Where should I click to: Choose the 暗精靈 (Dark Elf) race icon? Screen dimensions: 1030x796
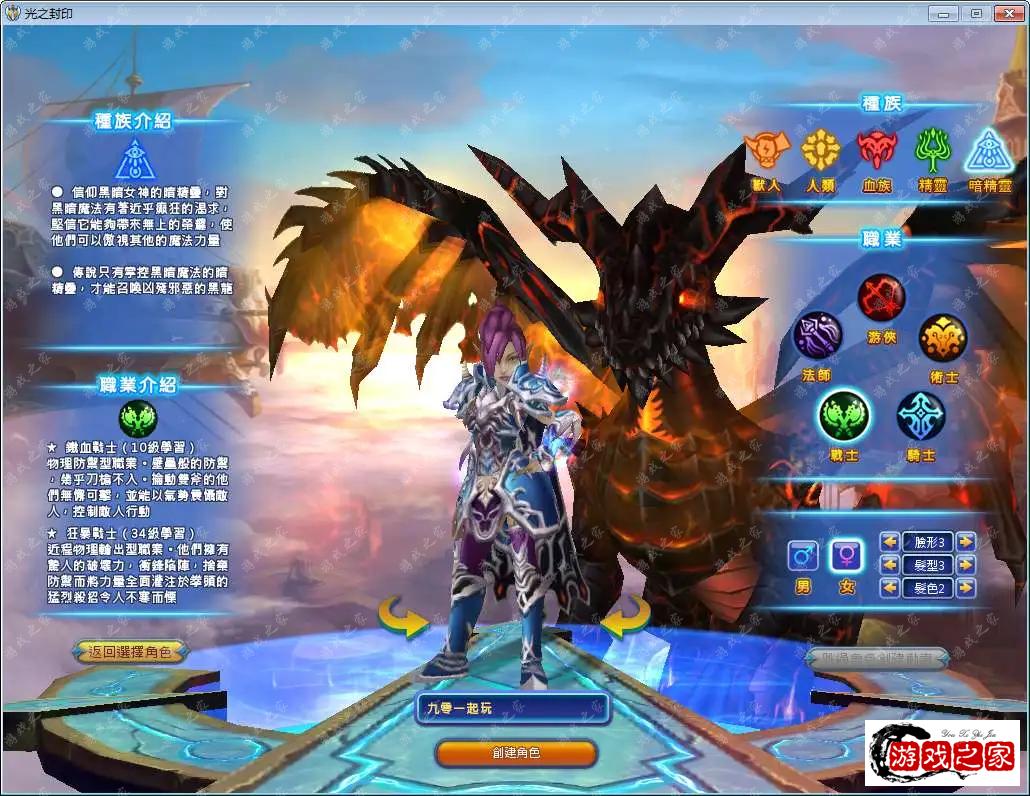(x=989, y=150)
